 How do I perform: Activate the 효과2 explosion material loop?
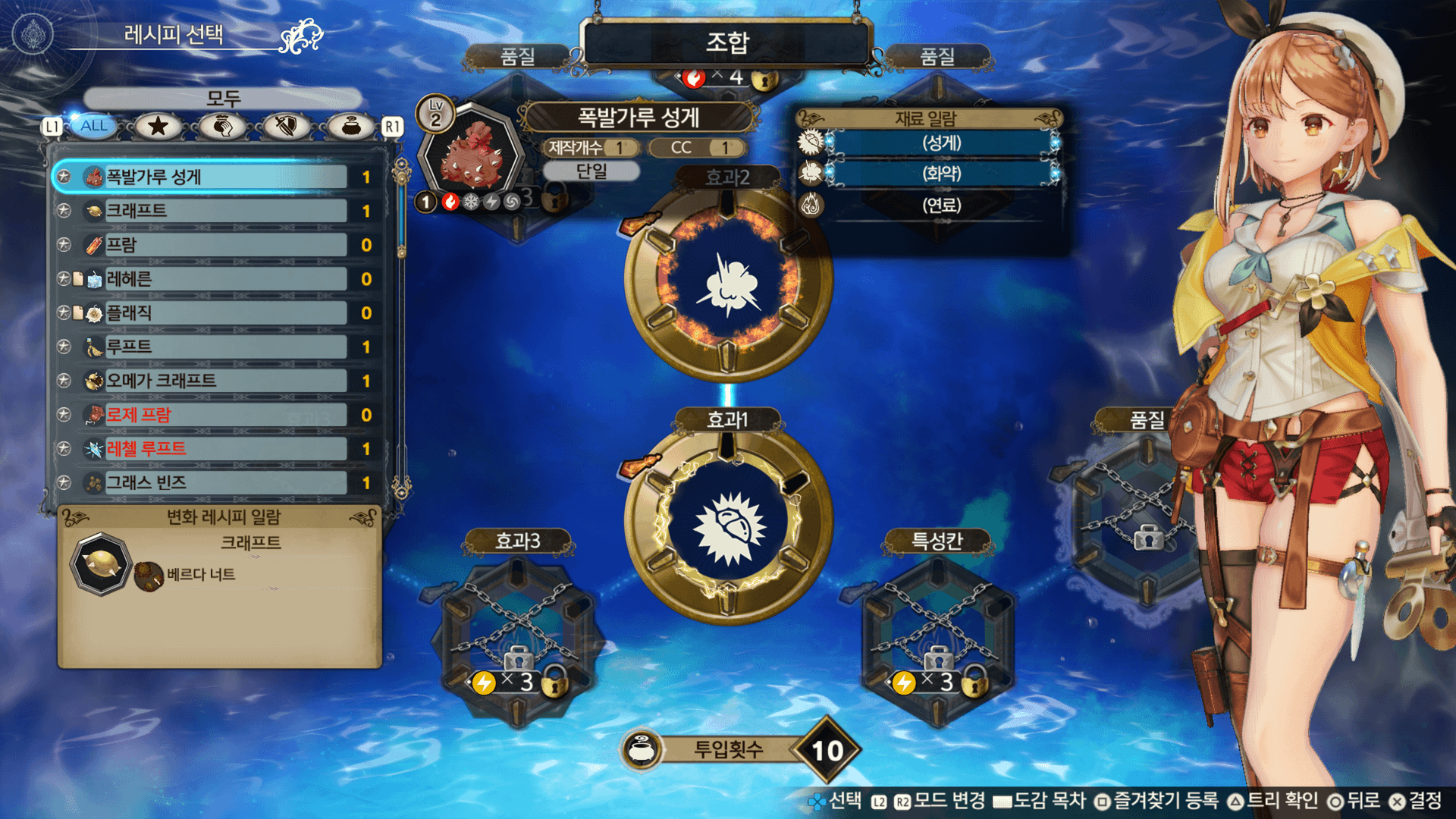pyautogui.click(x=728, y=281)
